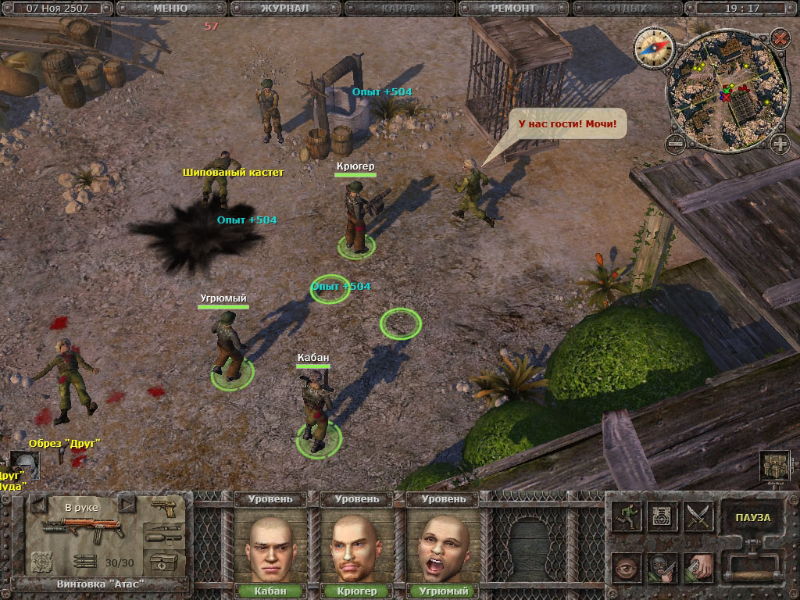The width and height of the screenshot is (800, 600).
Task: Toggle the eye observation icon
Action: coord(628,565)
